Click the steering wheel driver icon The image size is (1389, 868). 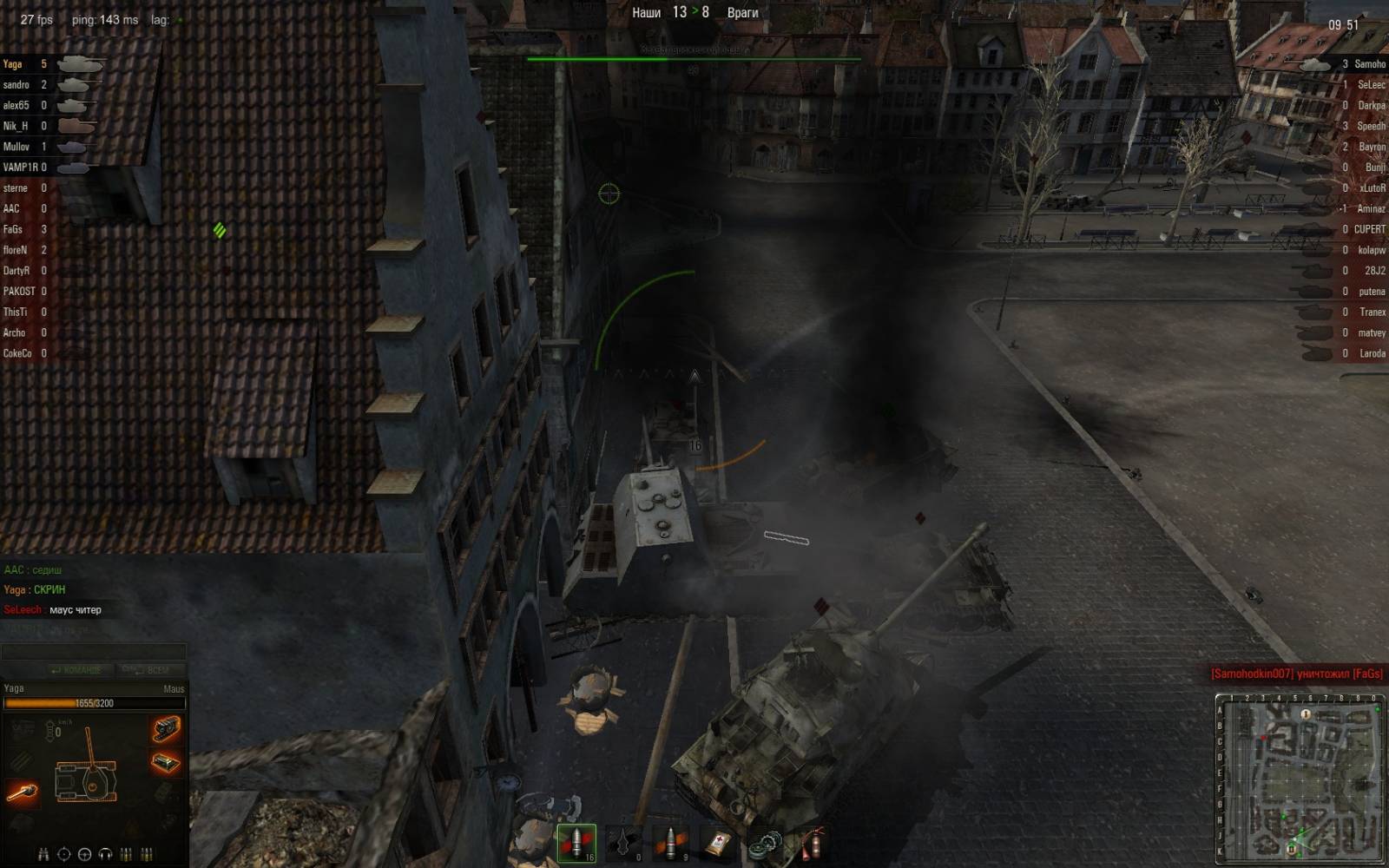(84, 854)
